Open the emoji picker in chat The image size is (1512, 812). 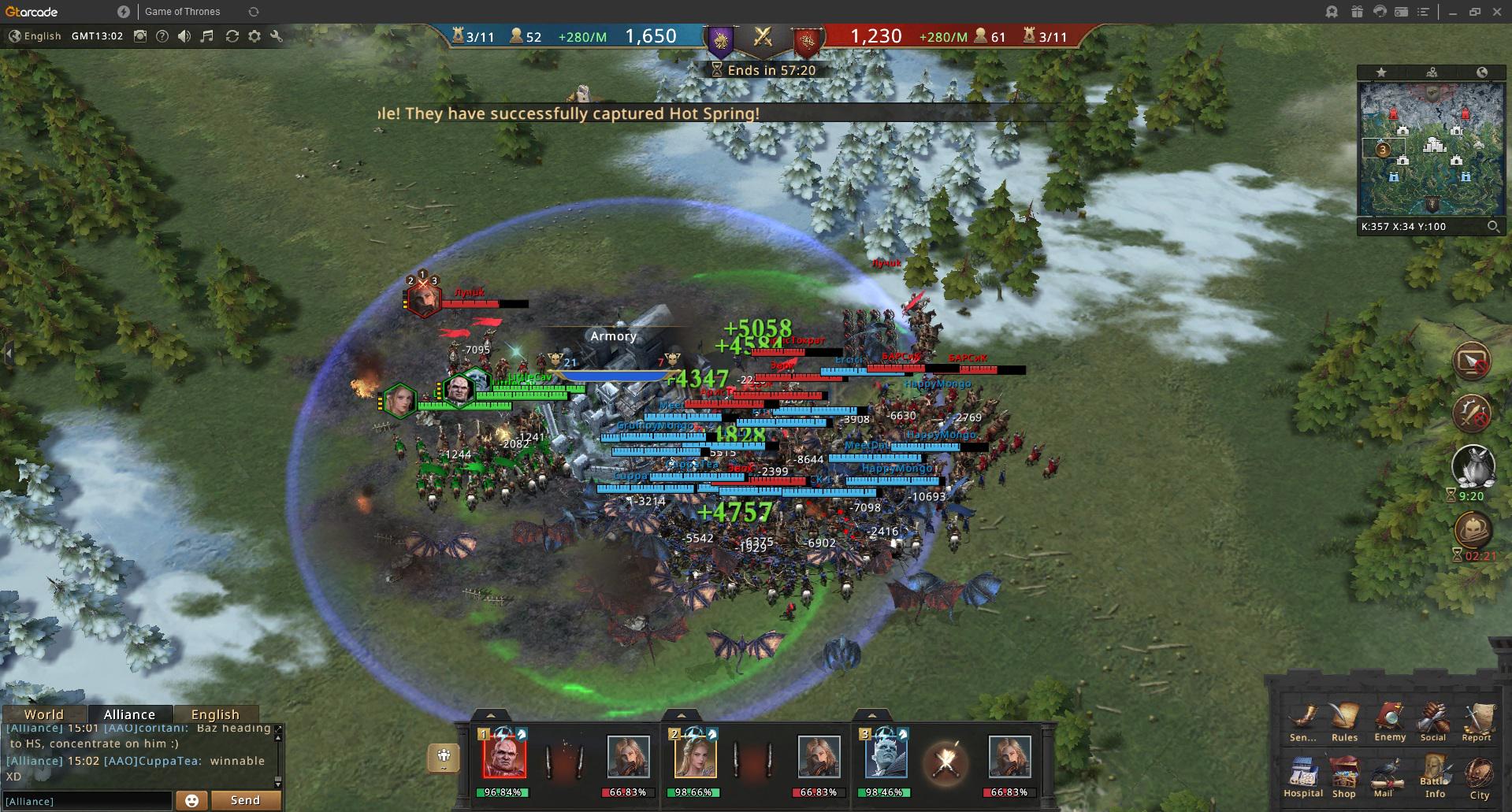[191, 800]
